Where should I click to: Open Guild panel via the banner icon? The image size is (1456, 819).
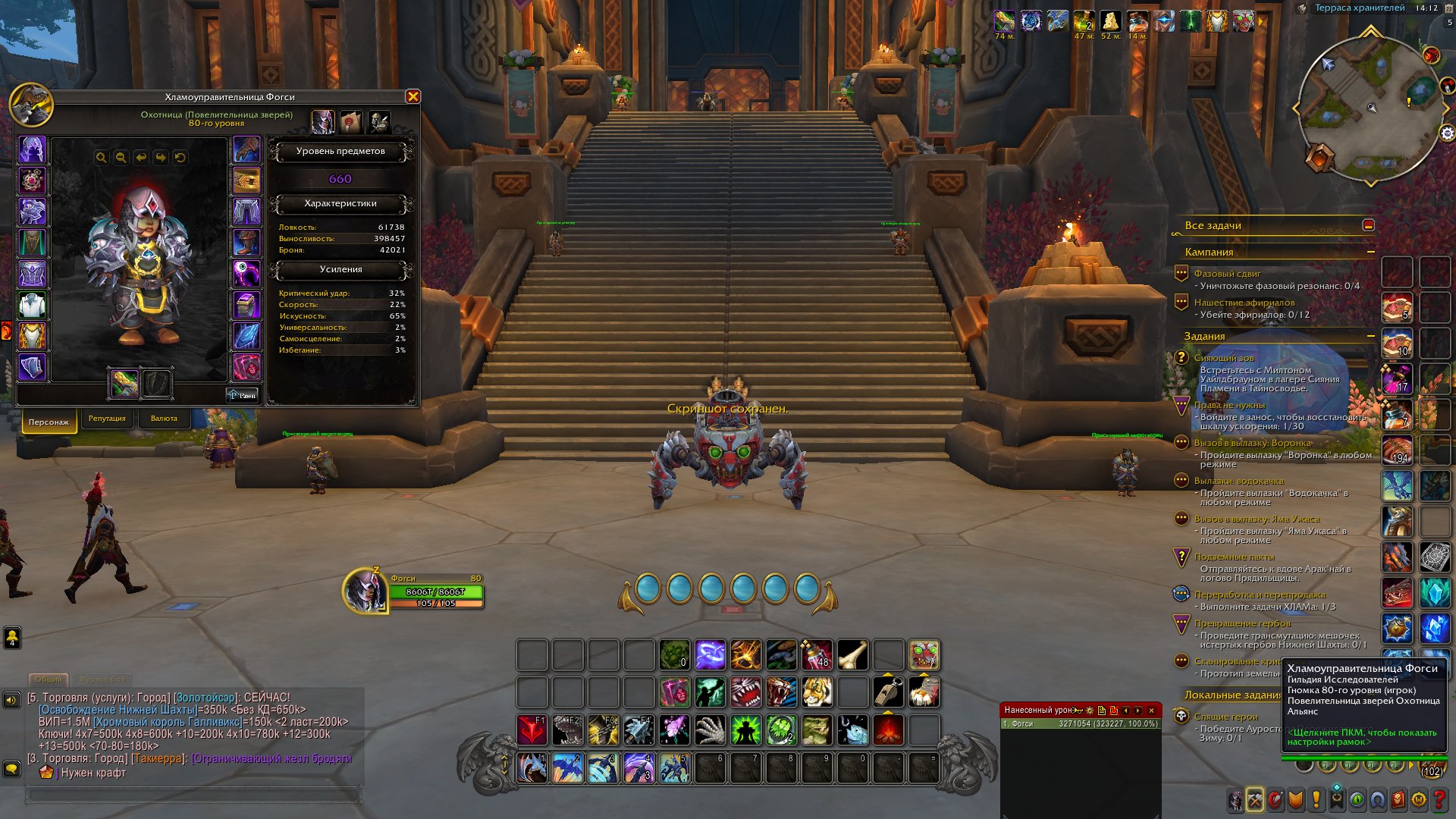pyautogui.click(x=1336, y=801)
